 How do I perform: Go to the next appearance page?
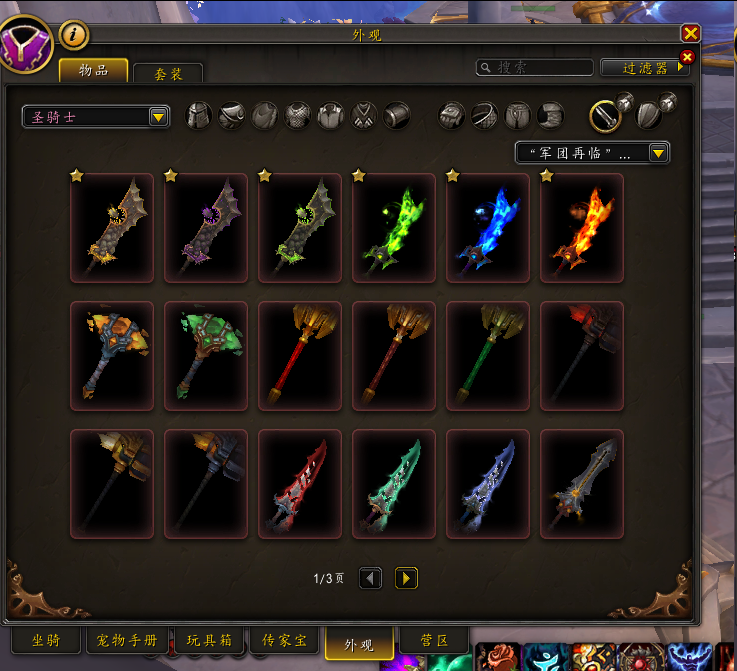pos(406,578)
